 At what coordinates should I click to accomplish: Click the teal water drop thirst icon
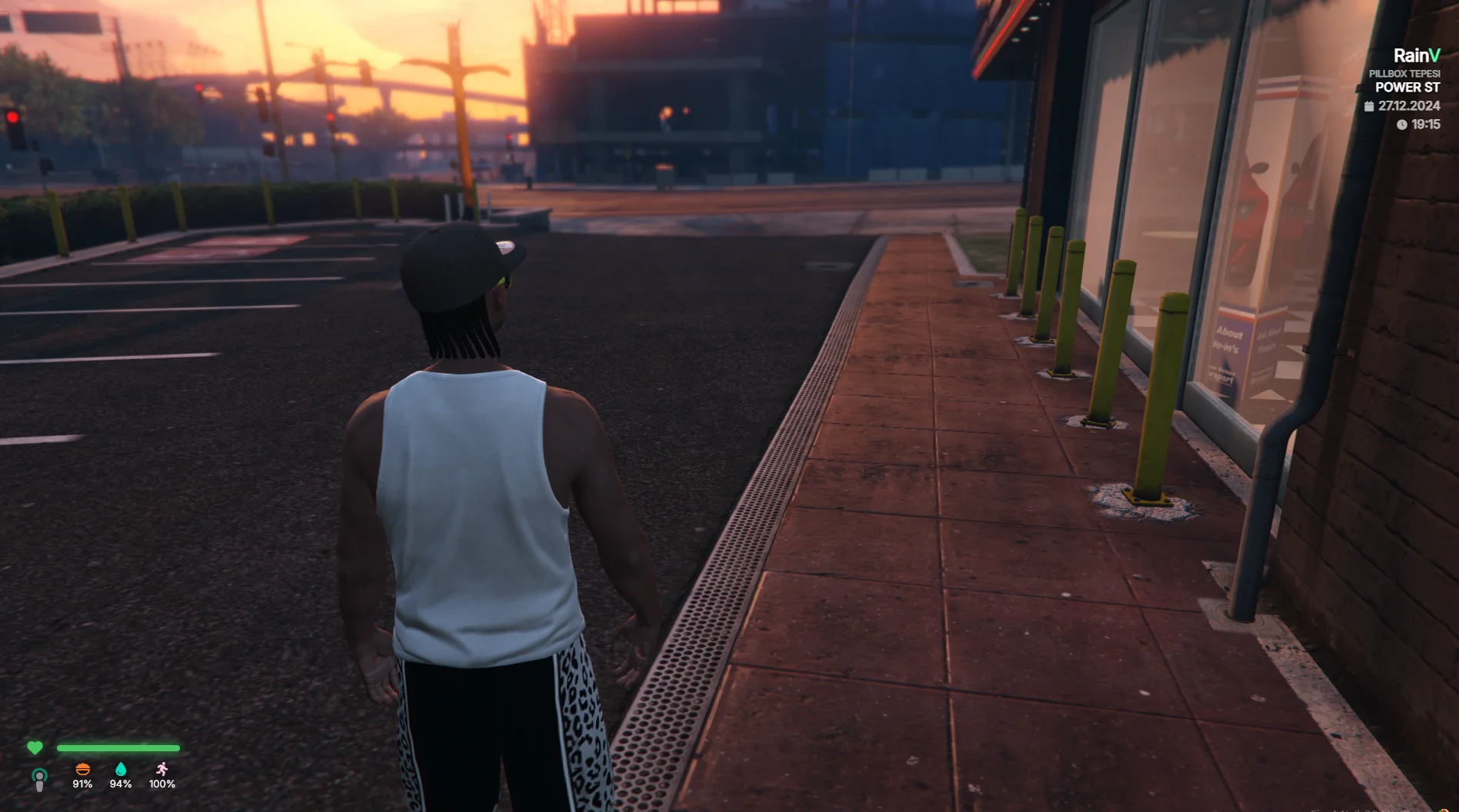(121, 770)
